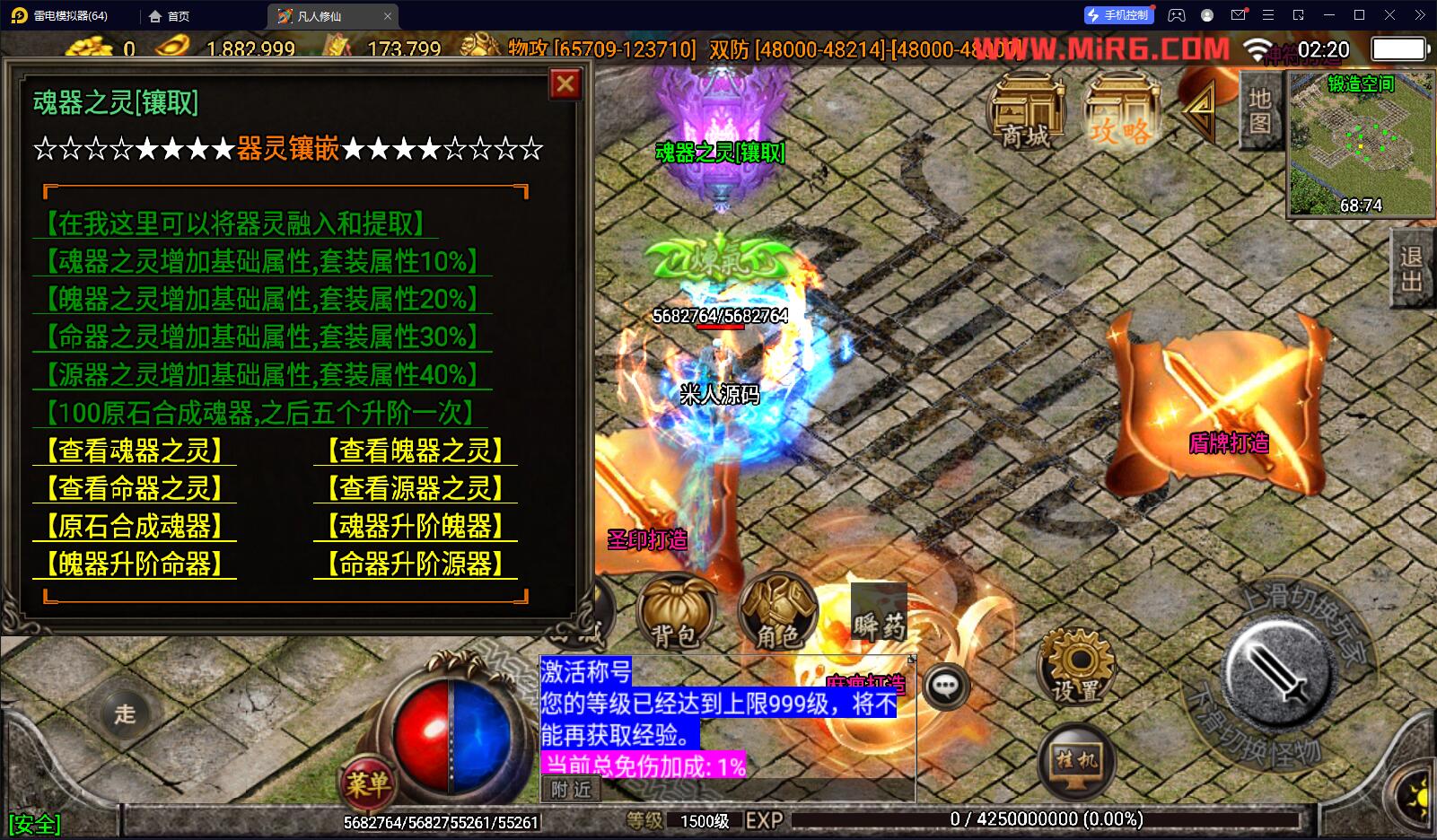
Task: Select 魄器升阶命器 upgrade option
Action: [x=135, y=564]
